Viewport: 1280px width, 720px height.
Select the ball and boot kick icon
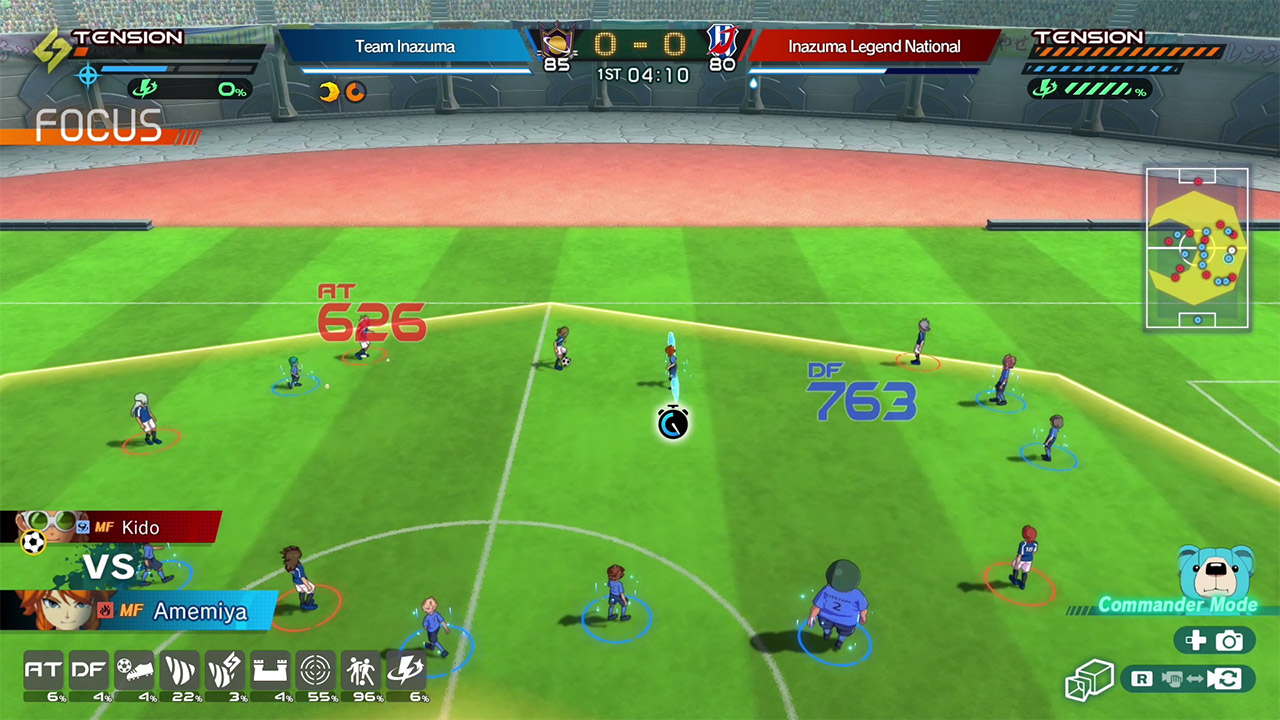(134, 670)
